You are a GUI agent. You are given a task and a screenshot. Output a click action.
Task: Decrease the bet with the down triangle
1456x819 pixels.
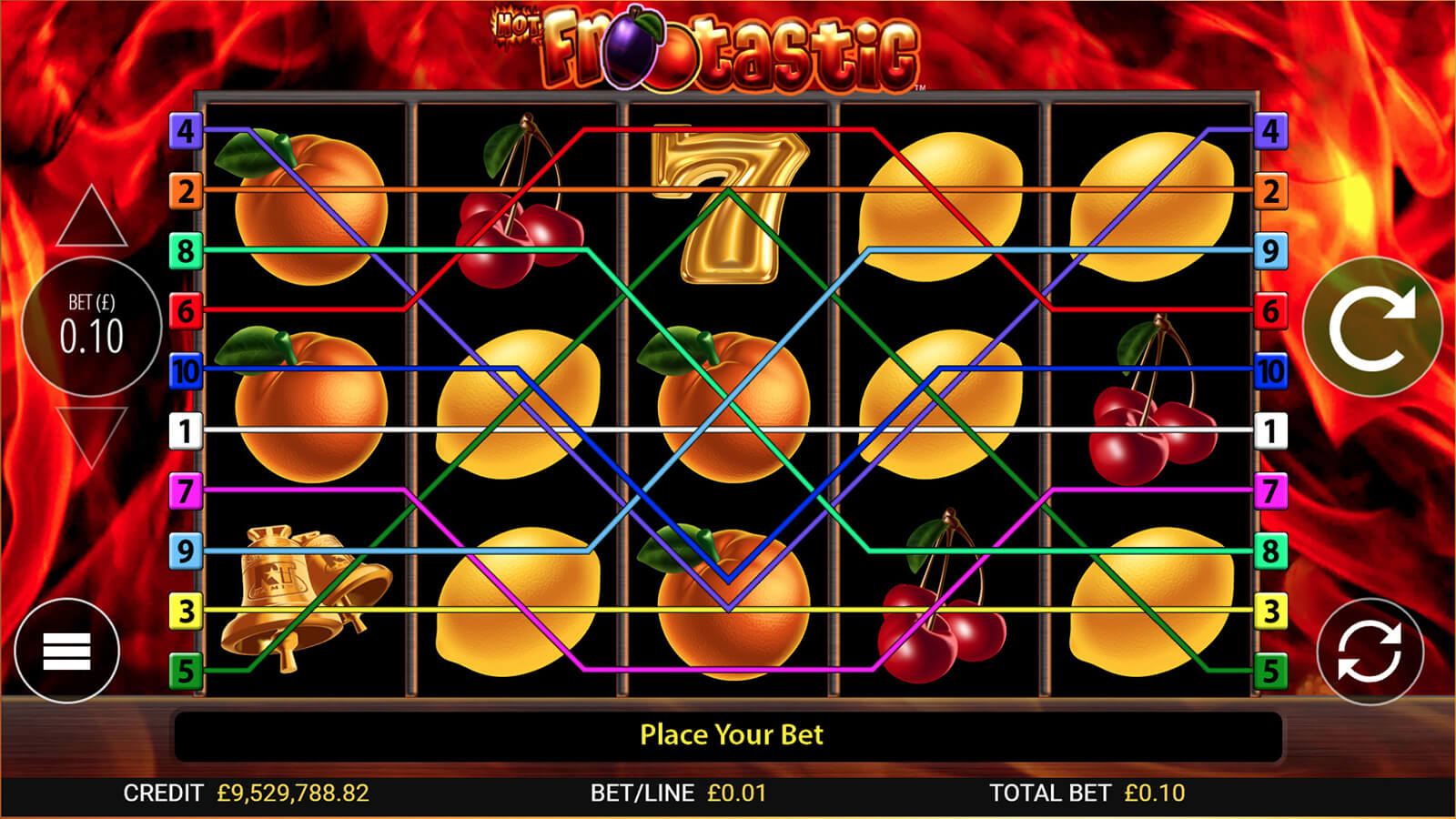click(x=91, y=434)
